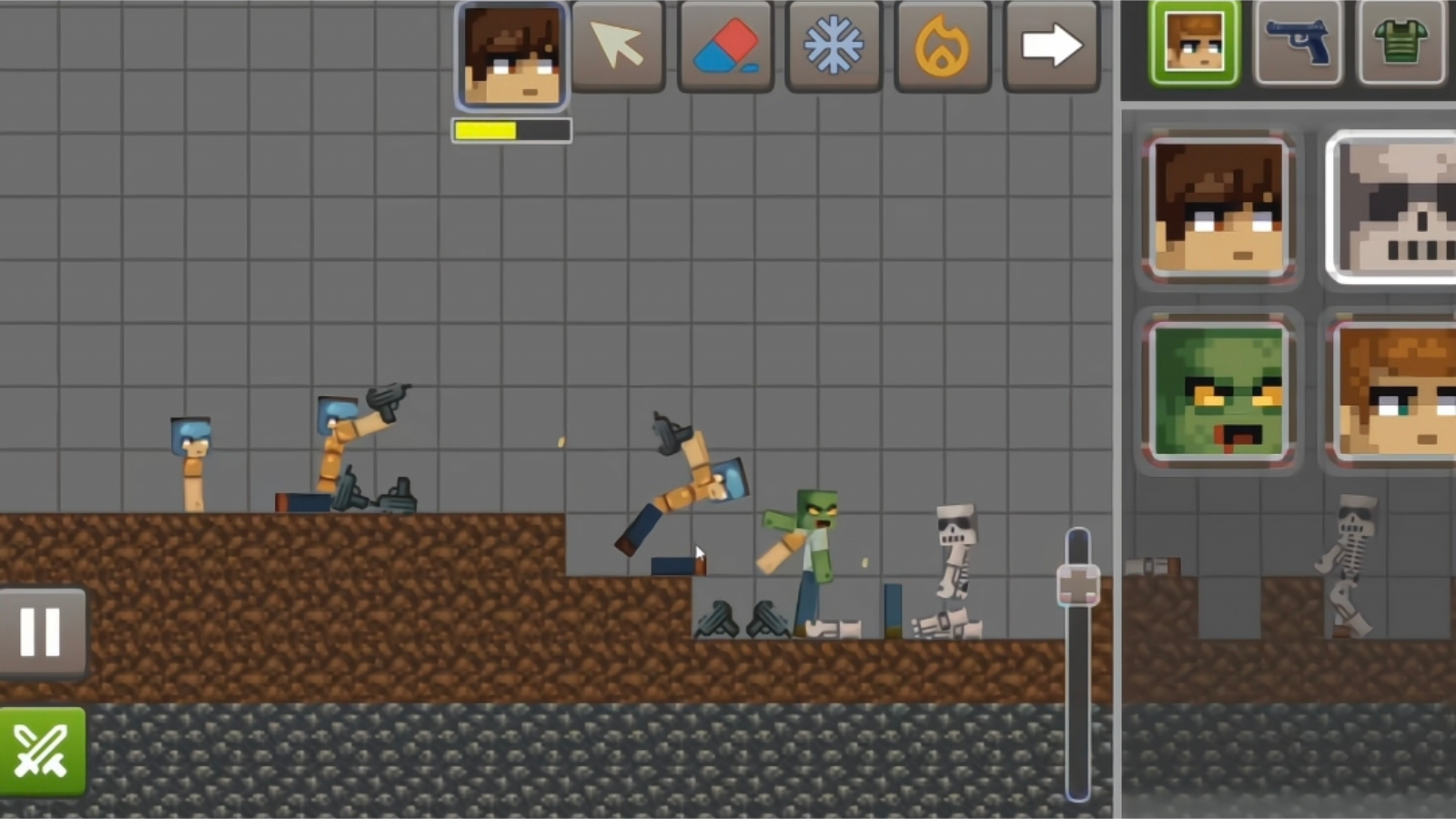Select the cursor arrow tool
Viewport: 1456px width, 819px height.
(617, 47)
